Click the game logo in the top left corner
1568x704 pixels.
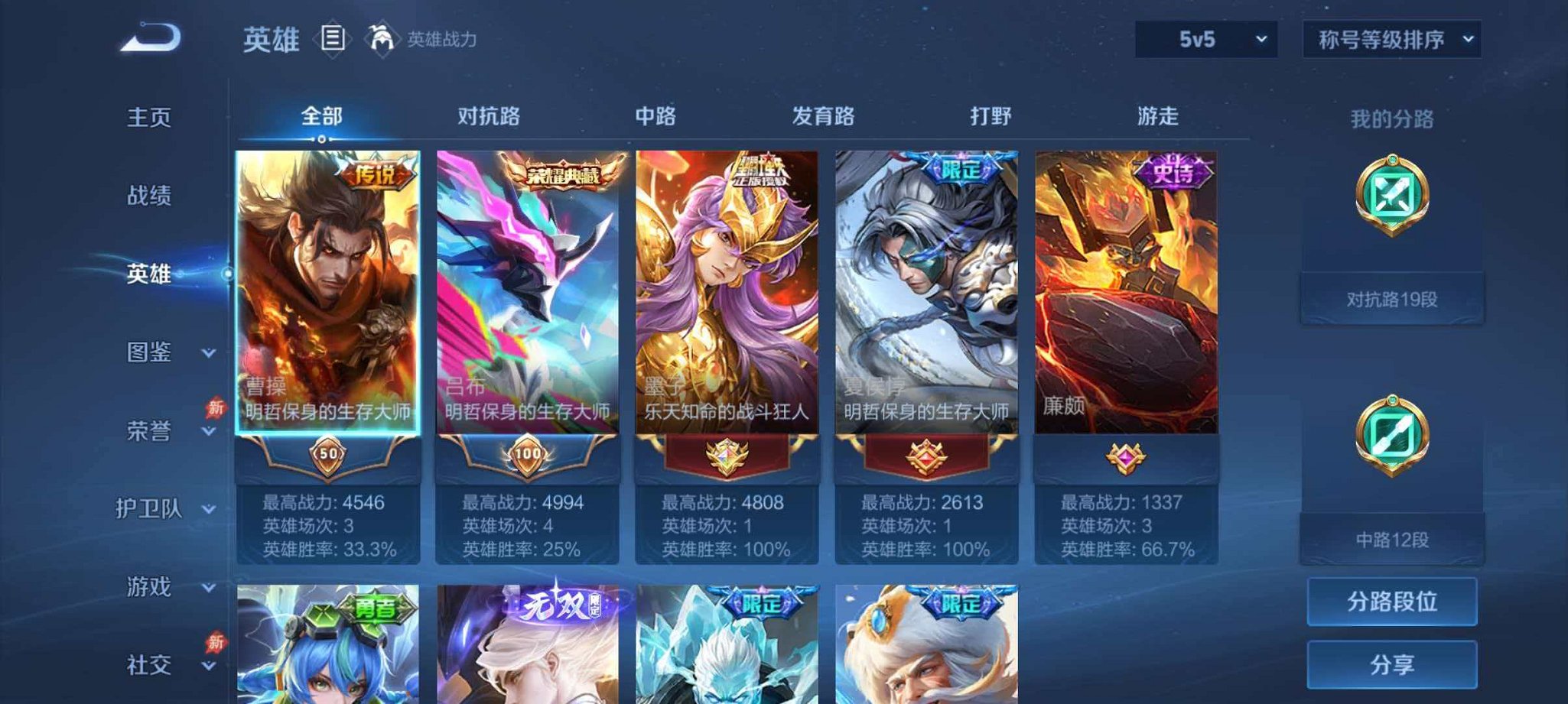point(151,36)
